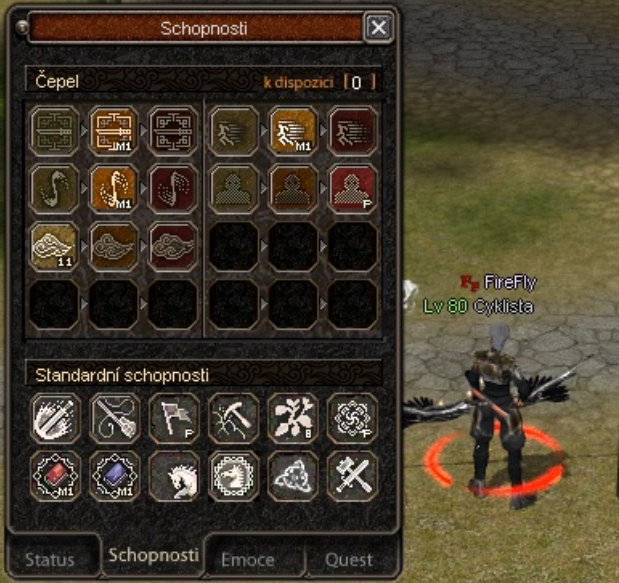This screenshot has height=583, width=619.
Task: Activate the orange swirl skill marked M1
Action: click(113, 187)
